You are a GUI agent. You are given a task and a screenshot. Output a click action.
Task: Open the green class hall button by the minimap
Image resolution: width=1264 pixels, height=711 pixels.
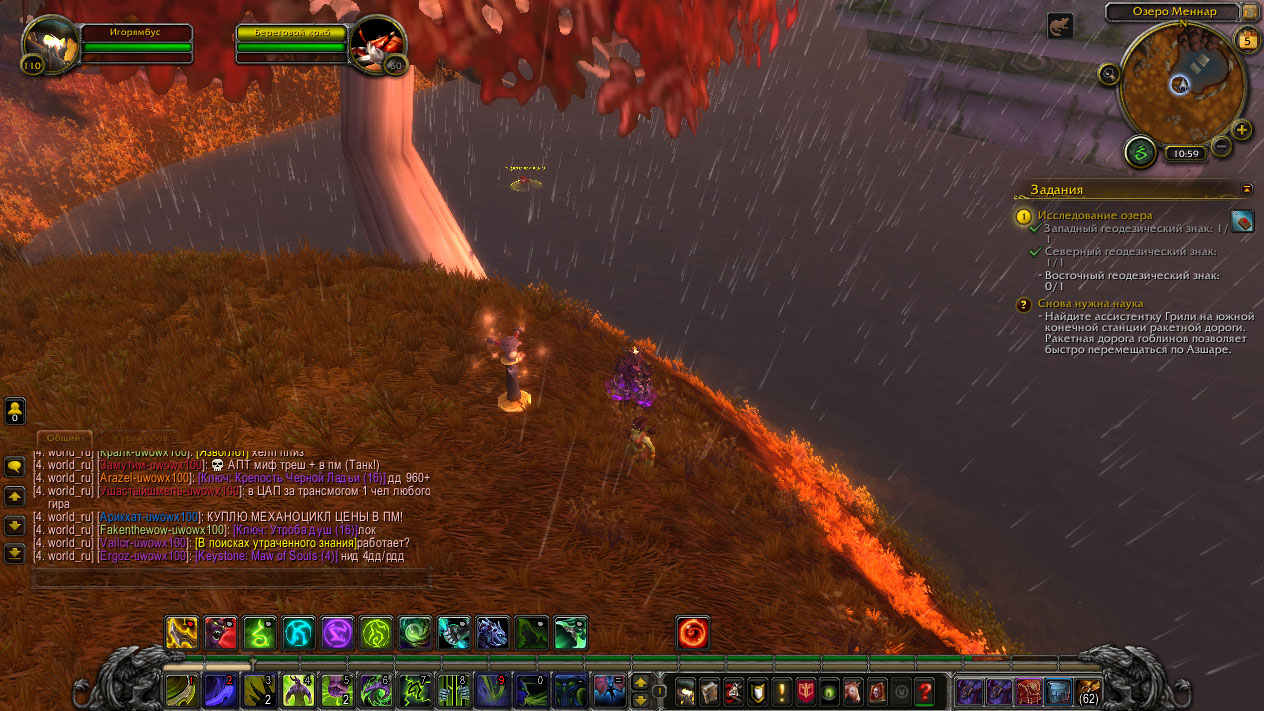pyautogui.click(x=1140, y=152)
